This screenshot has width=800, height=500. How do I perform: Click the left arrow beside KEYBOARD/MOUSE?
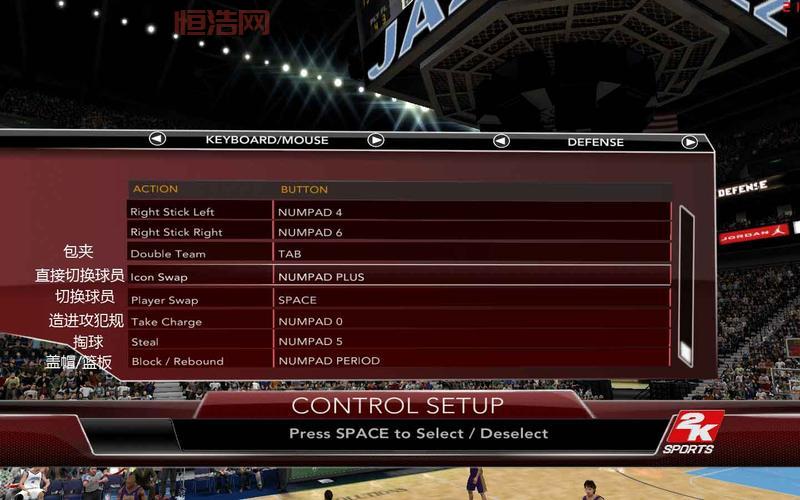click(x=157, y=139)
